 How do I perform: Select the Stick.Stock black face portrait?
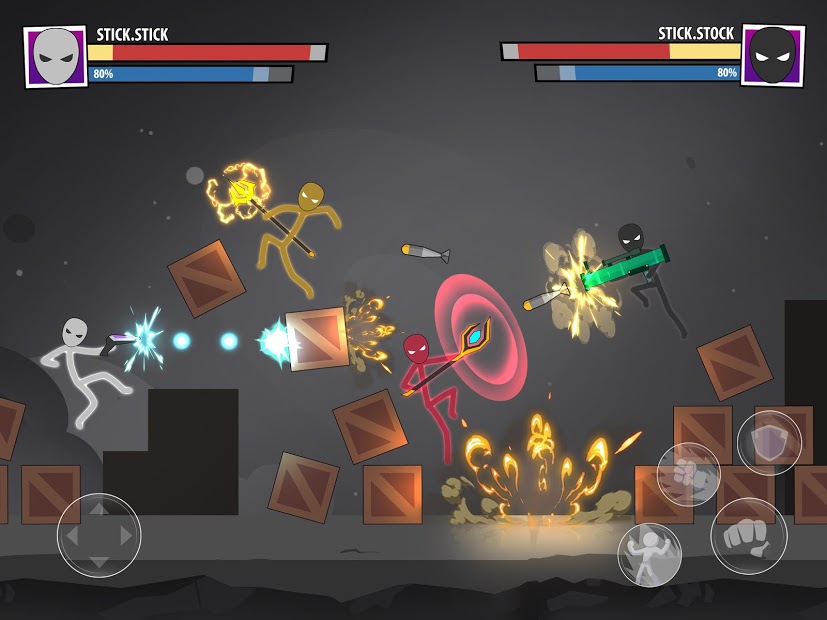click(x=772, y=56)
